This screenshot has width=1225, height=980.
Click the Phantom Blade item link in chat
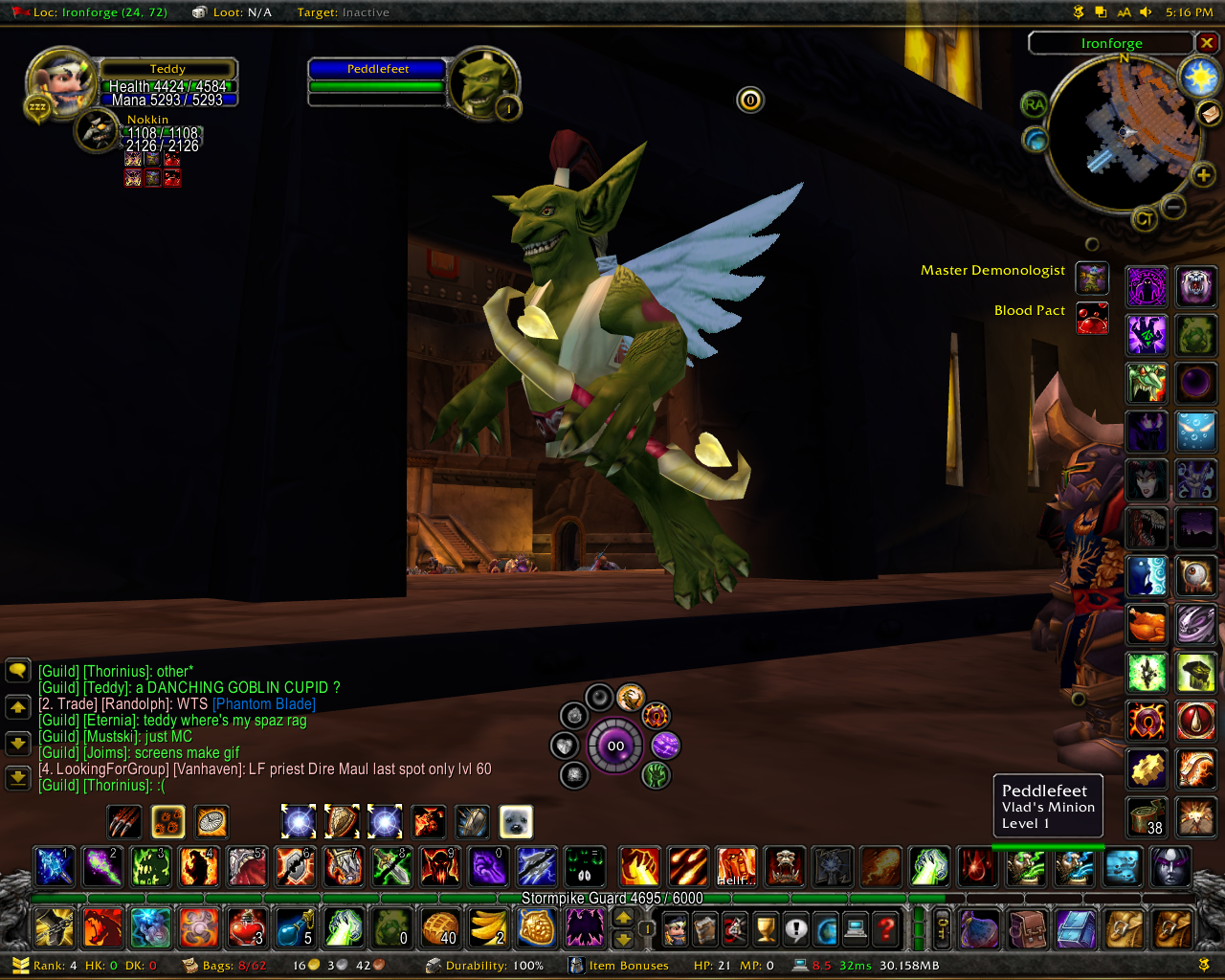point(263,704)
